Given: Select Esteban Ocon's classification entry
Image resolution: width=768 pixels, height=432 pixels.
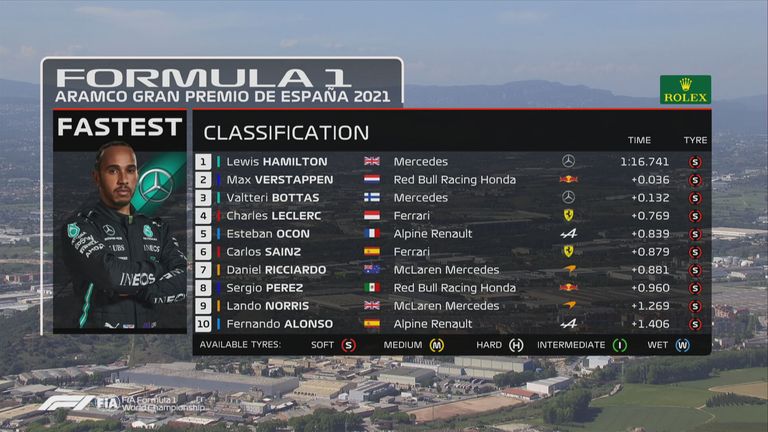Looking at the screenshot, I should (450, 233).
